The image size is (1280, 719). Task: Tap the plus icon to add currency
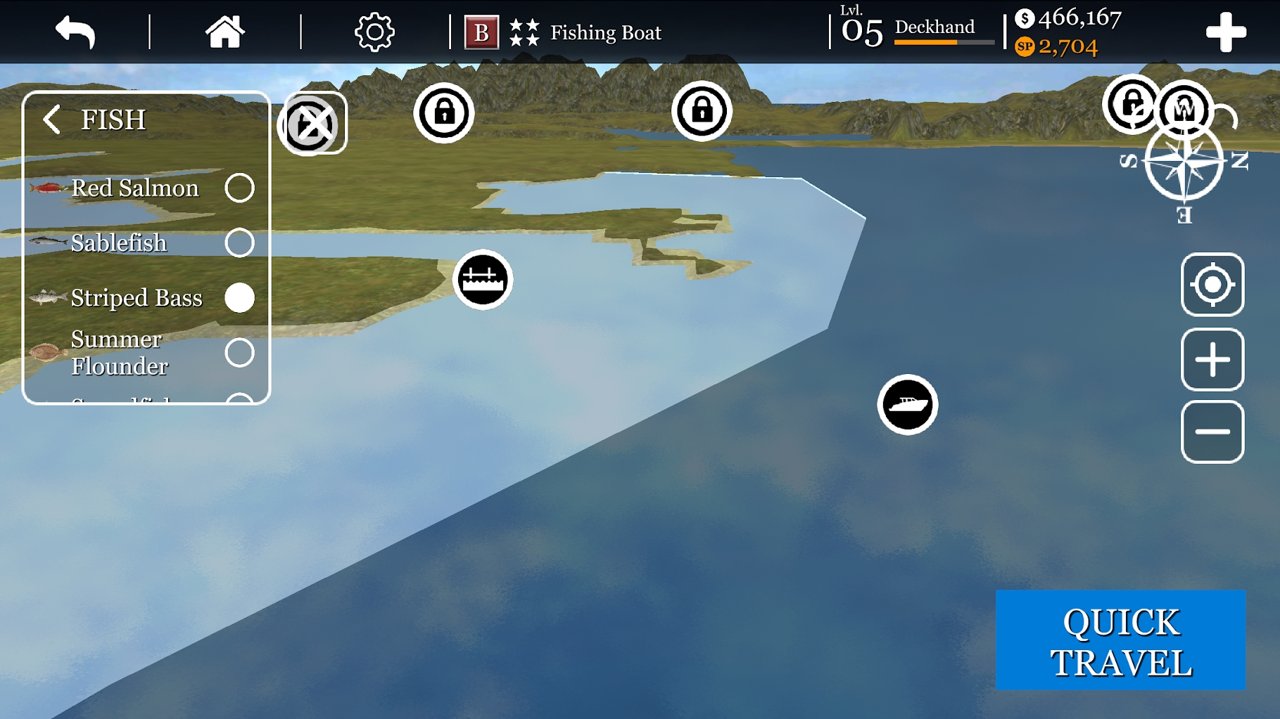pyautogui.click(x=1225, y=33)
